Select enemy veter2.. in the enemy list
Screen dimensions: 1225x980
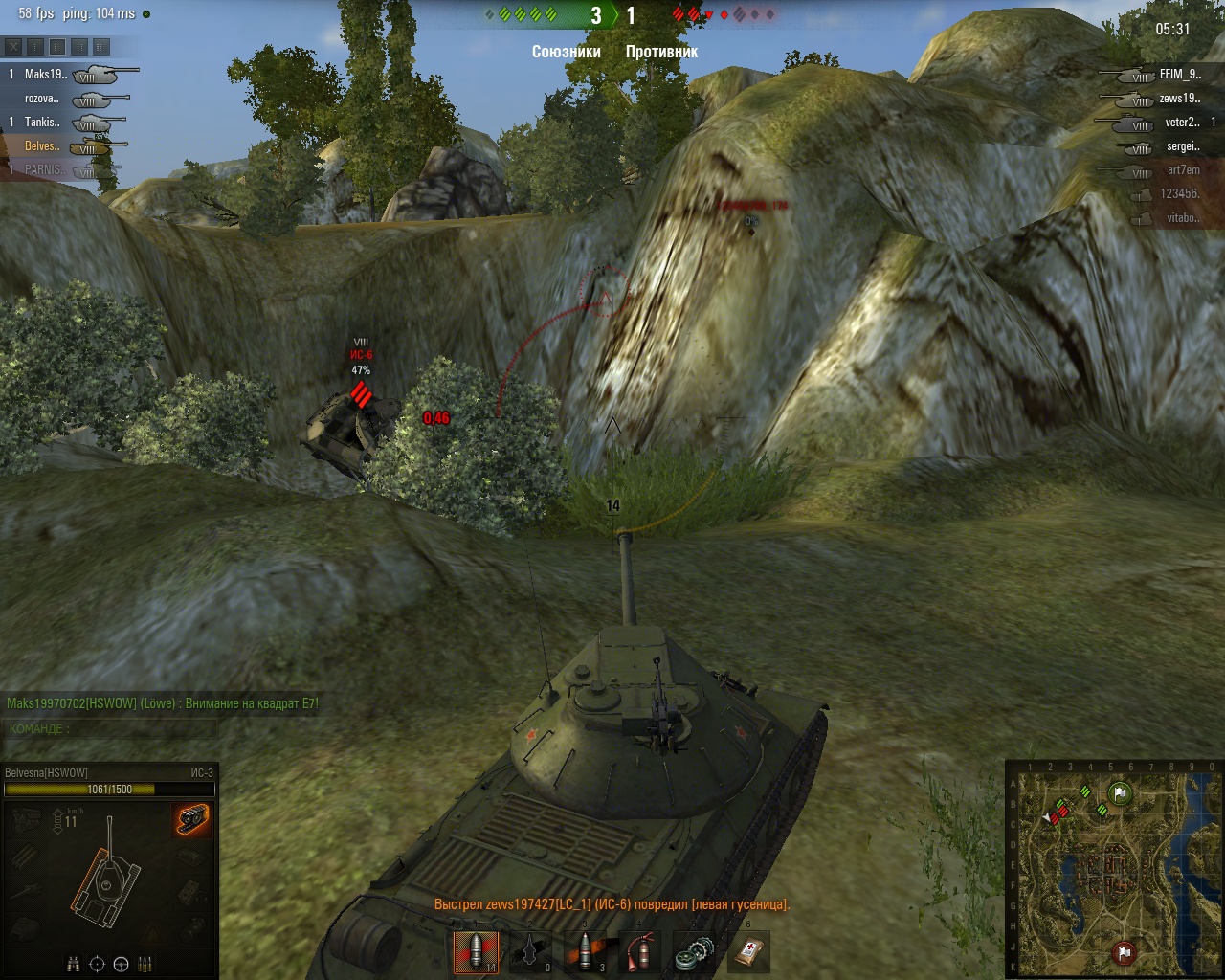click(x=1181, y=122)
